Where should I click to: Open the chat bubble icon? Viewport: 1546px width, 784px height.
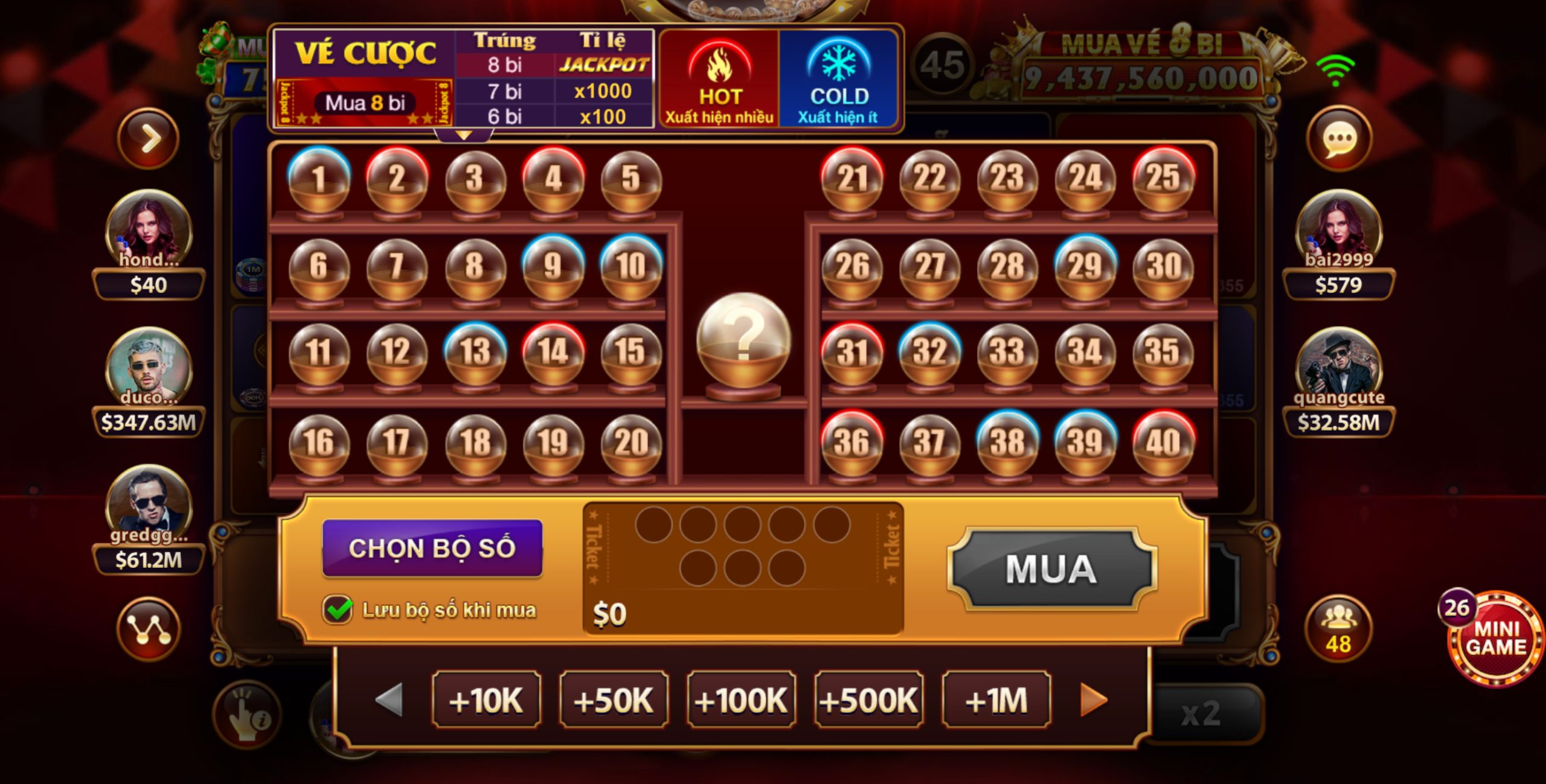coord(1339,139)
